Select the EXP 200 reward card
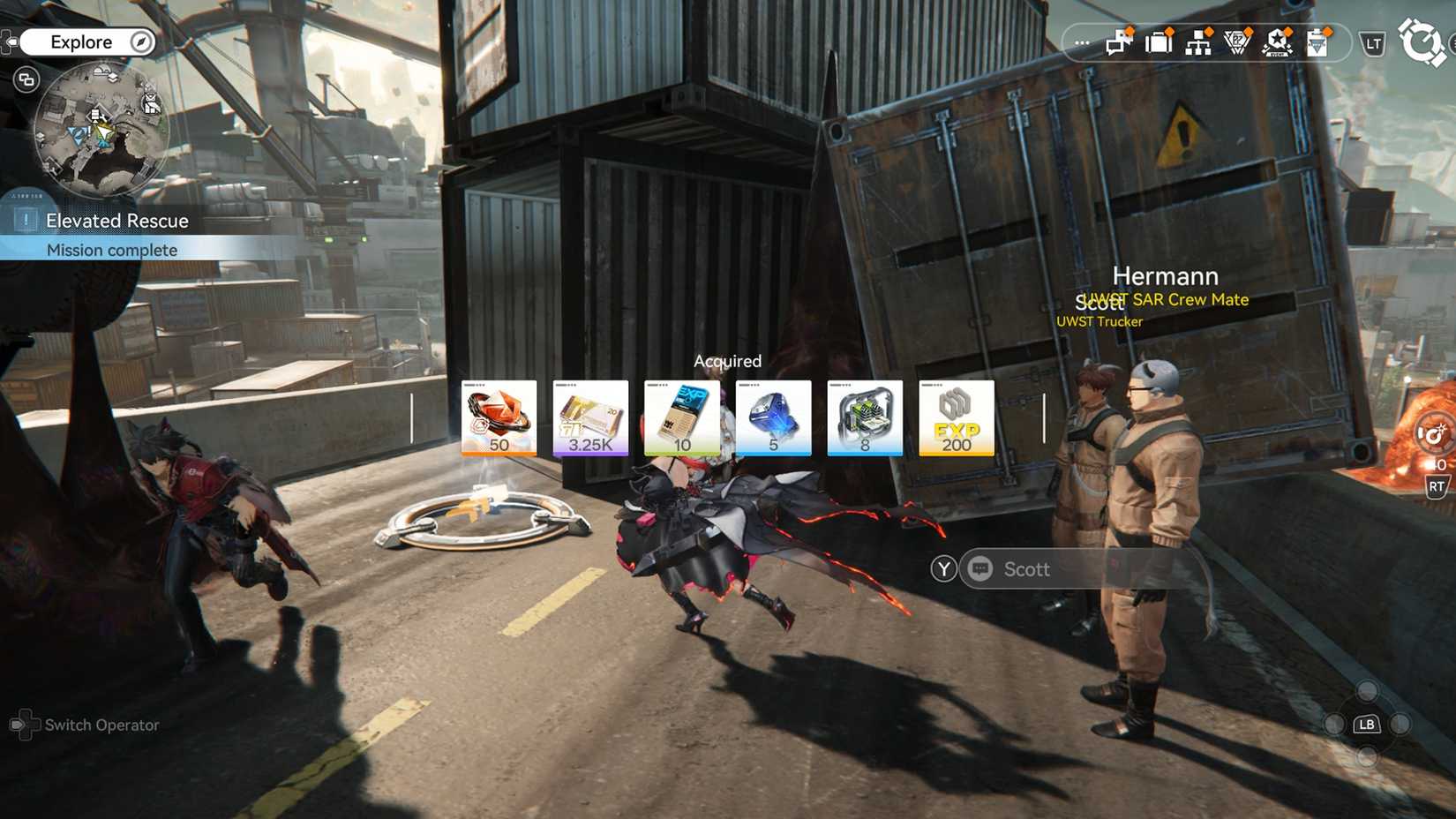Screen dimensions: 1456x819 coord(956,417)
